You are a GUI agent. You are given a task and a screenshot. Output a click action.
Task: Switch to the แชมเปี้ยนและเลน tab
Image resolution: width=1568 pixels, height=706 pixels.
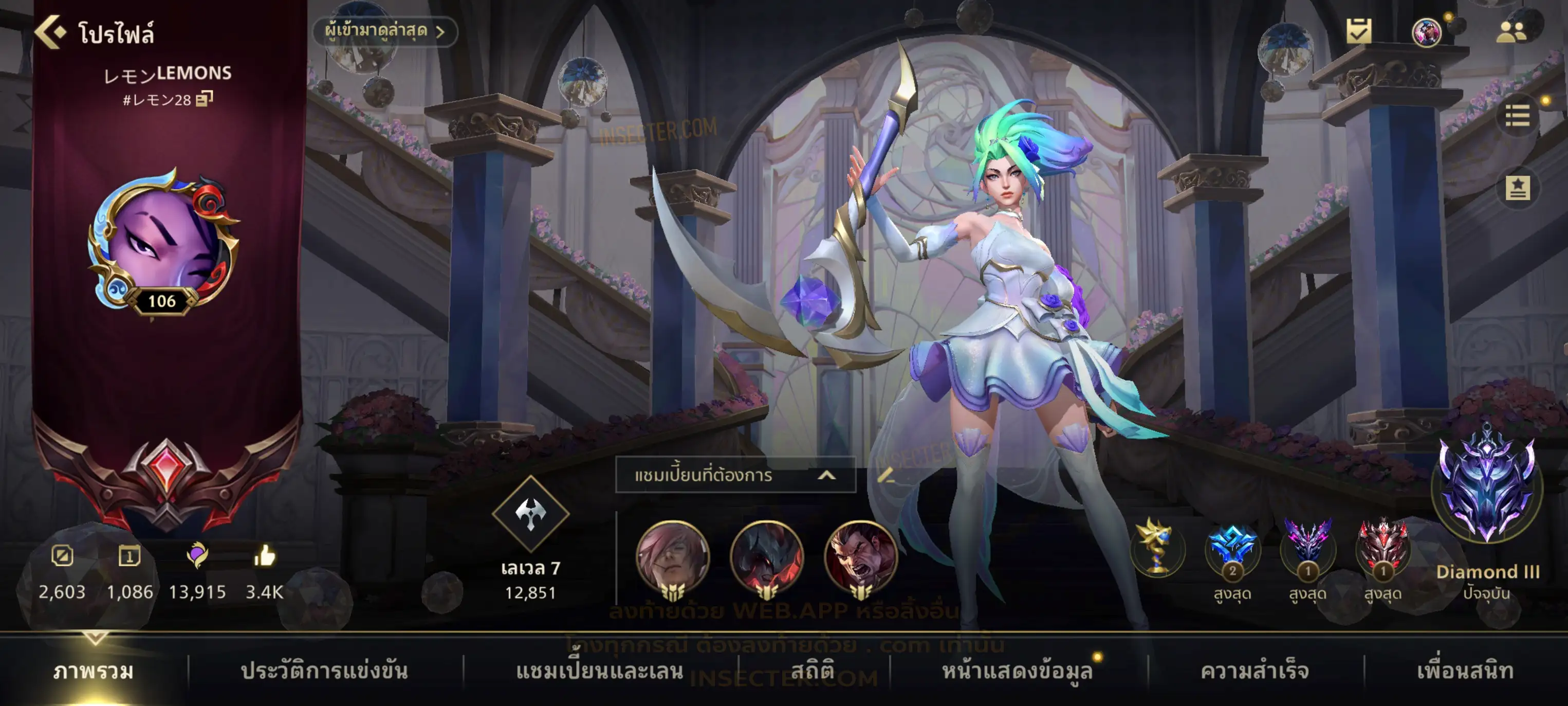pyautogui.click(x=600, y=671)
